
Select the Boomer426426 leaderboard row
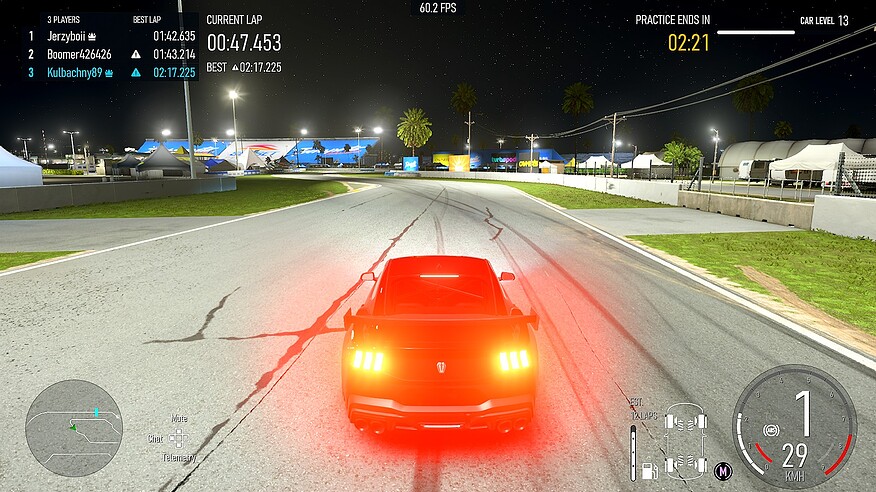pyautogui.click(x=78, y=54)
